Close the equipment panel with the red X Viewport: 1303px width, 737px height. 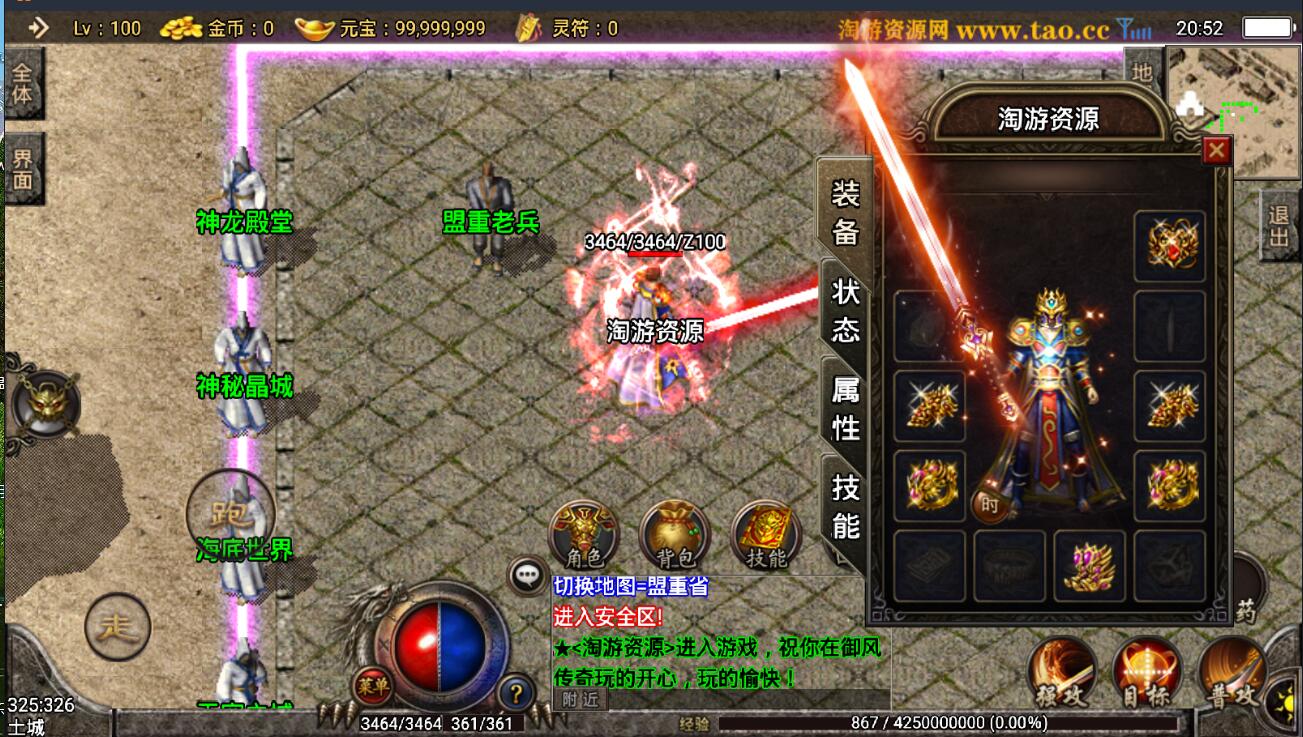(x=1215, y=151)
